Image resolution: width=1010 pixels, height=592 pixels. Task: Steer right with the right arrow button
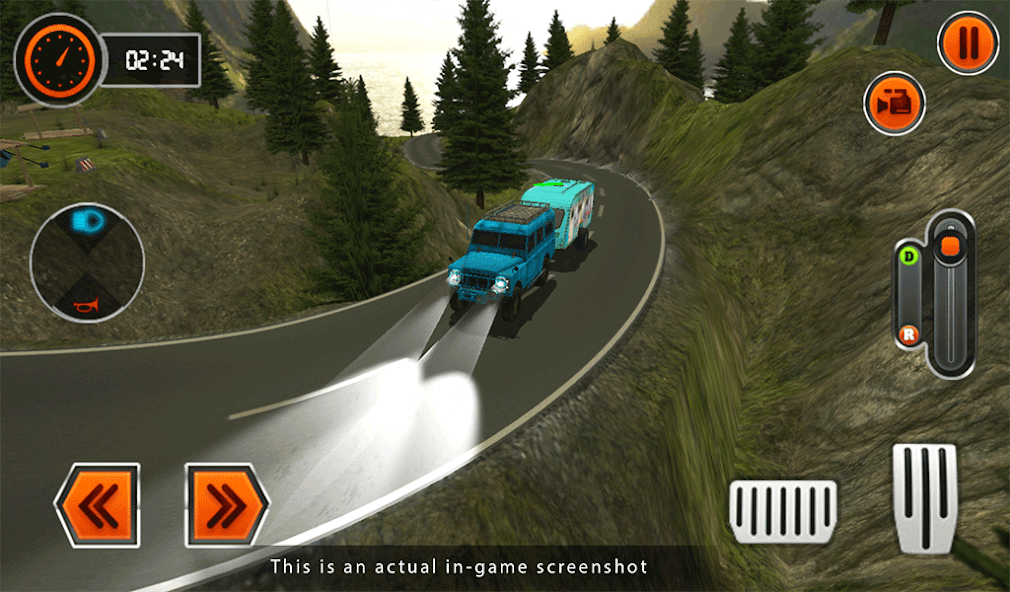coord(227,505)
